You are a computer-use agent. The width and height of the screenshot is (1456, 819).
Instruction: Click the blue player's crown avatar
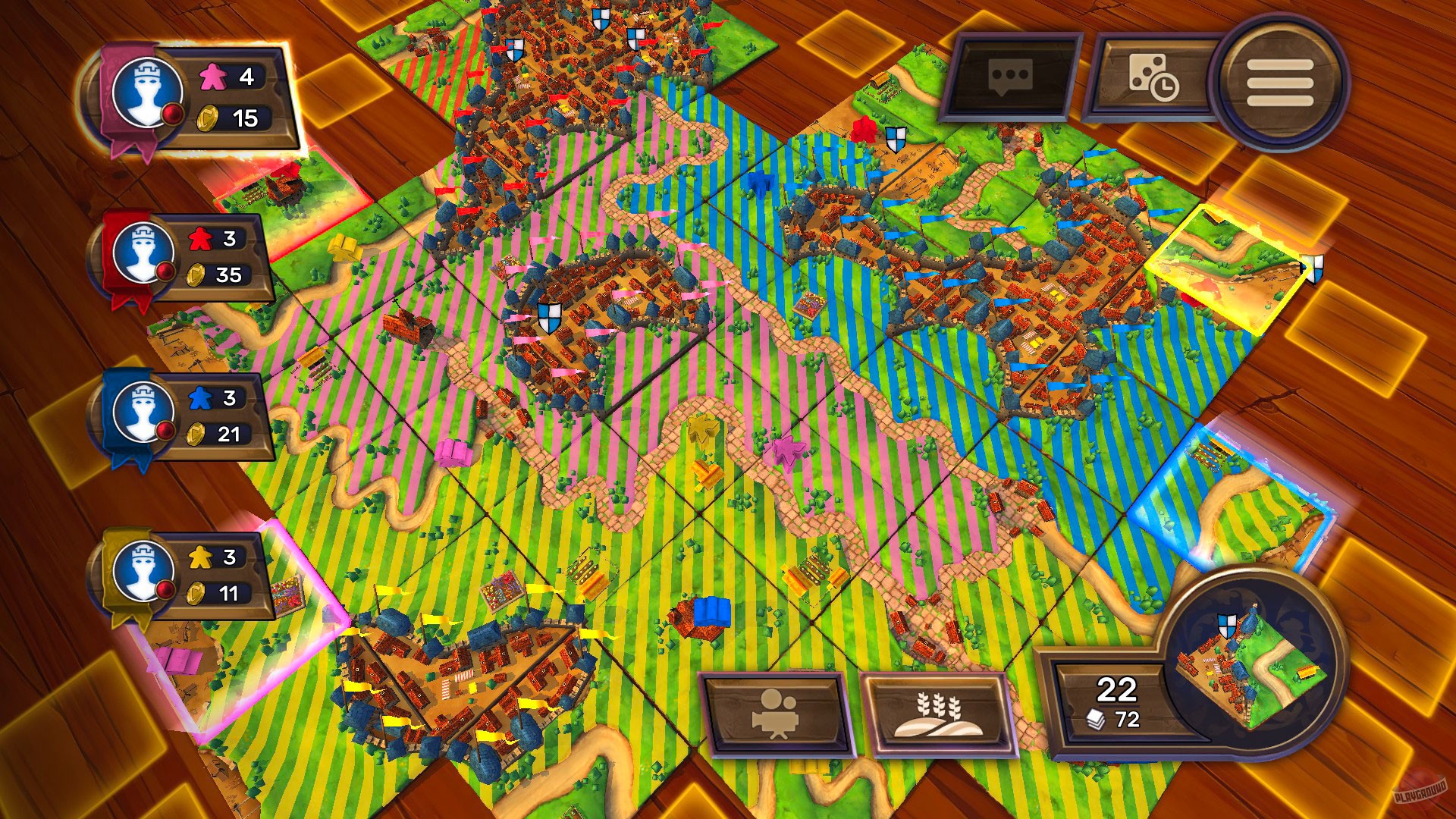coord(143,412)
